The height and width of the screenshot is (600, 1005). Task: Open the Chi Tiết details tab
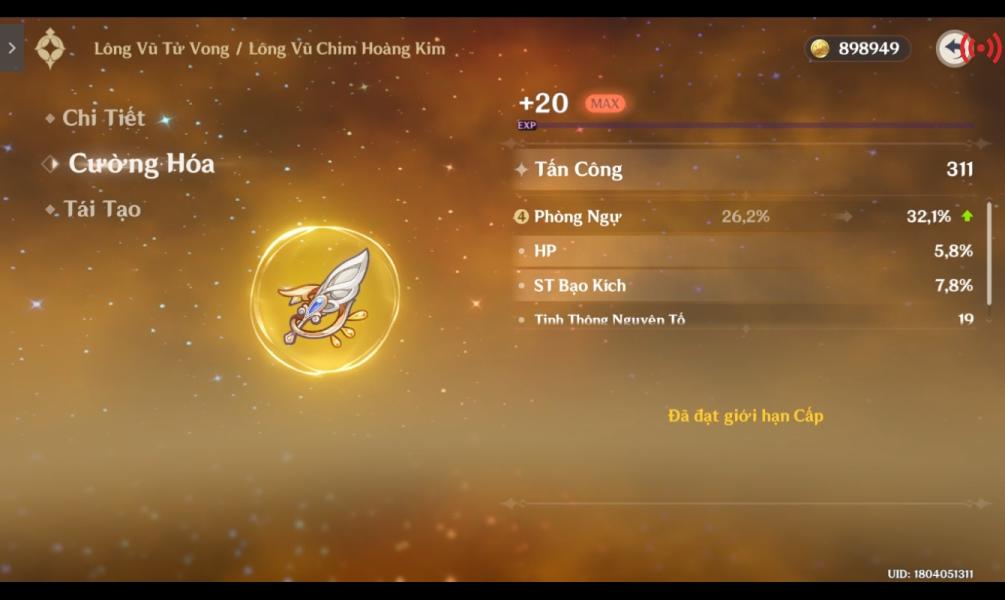pyautogui.click(x=103, y=118)
